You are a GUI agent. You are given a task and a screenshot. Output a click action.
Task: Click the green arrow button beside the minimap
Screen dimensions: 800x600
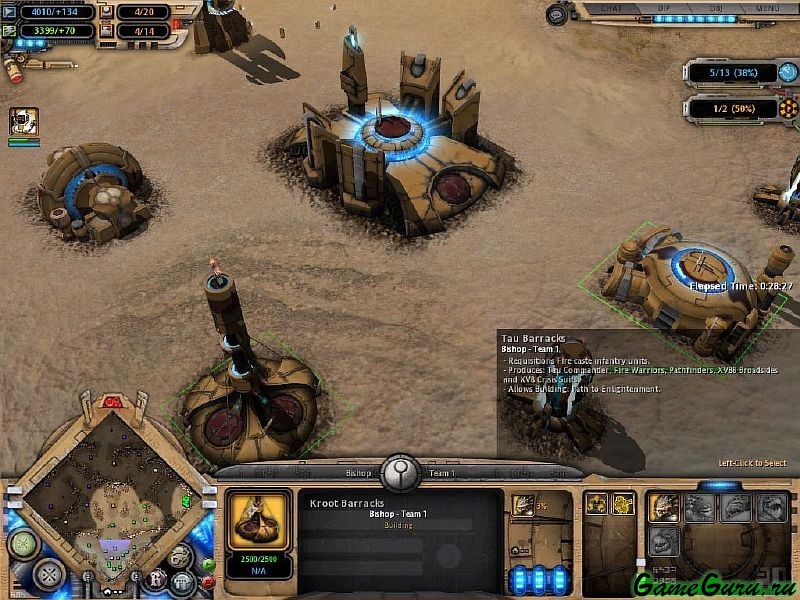[x=207, y=564]
